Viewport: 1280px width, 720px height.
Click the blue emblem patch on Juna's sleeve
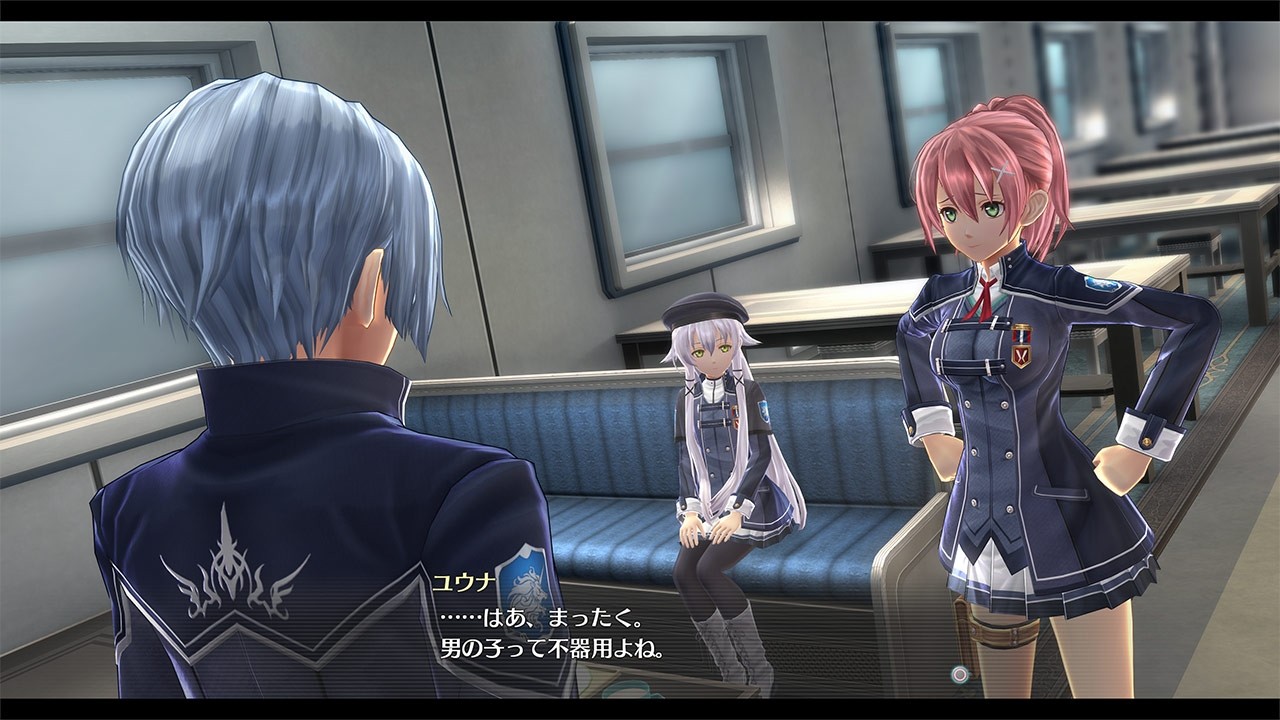(x=1100, y=285)
